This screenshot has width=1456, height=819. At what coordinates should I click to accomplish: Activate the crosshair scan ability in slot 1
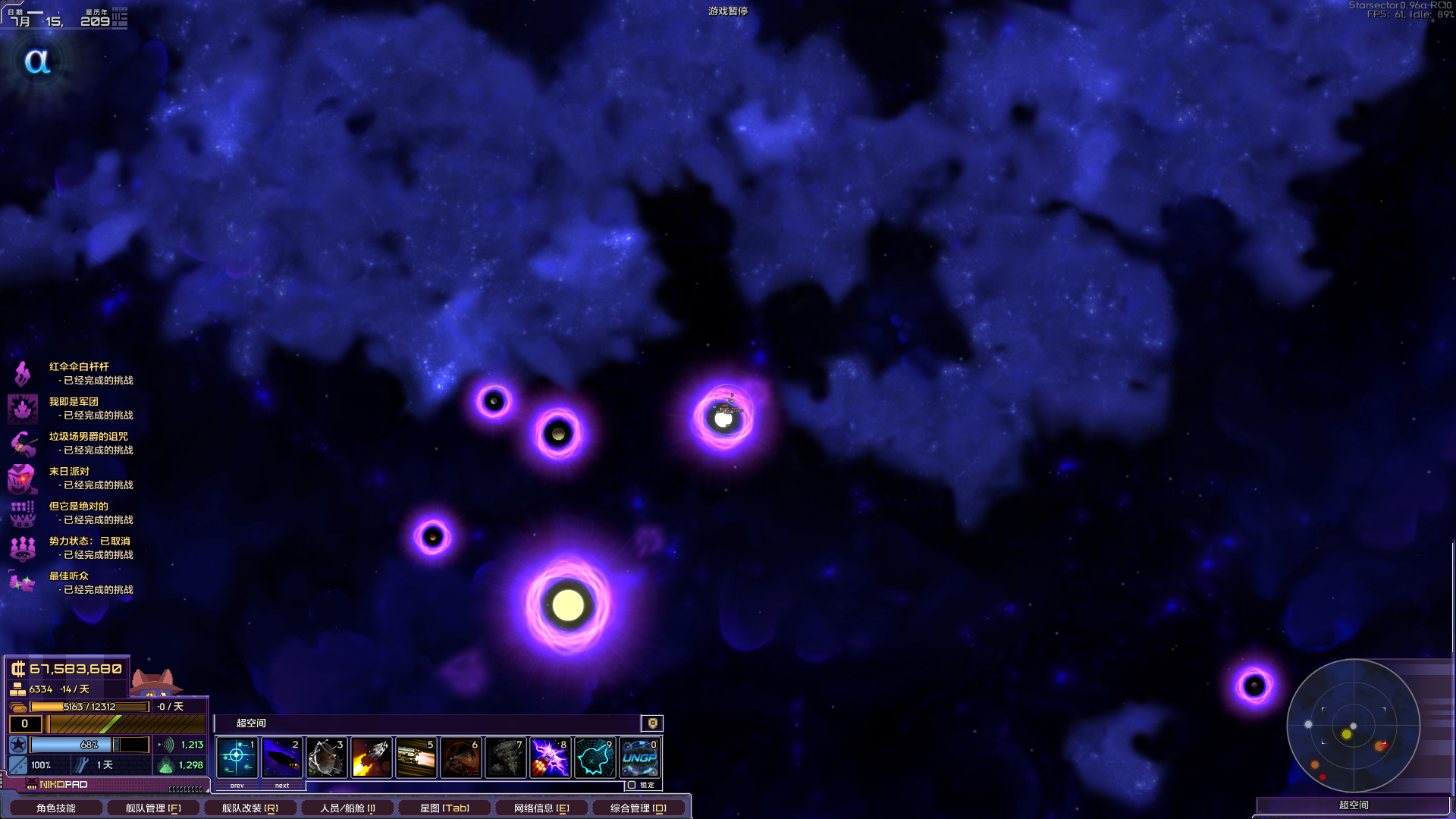tap(237, 757)
